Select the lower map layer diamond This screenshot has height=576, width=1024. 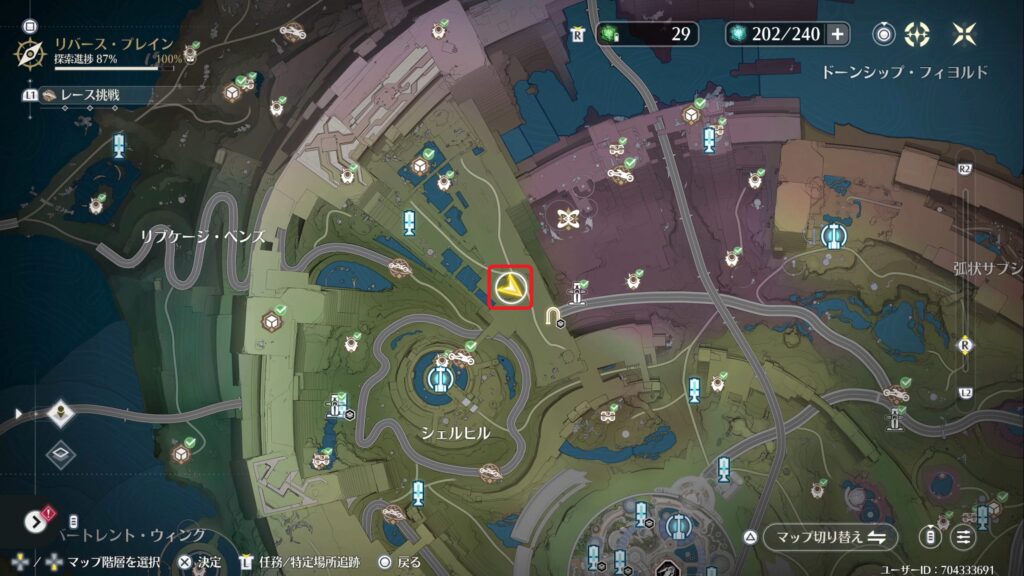click(61, 454)
